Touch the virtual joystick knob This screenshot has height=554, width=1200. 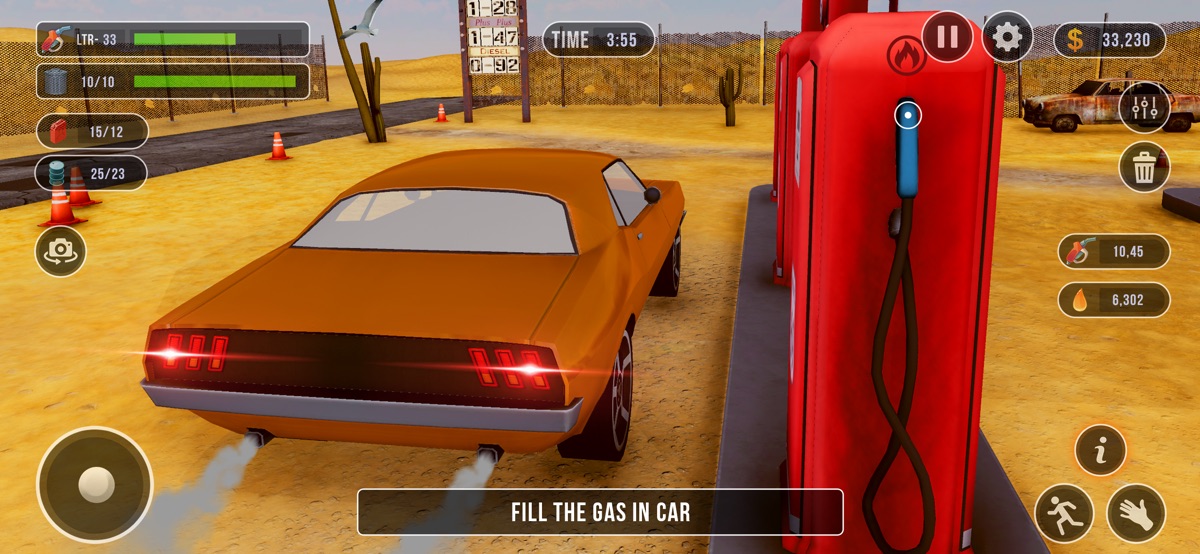95,485
